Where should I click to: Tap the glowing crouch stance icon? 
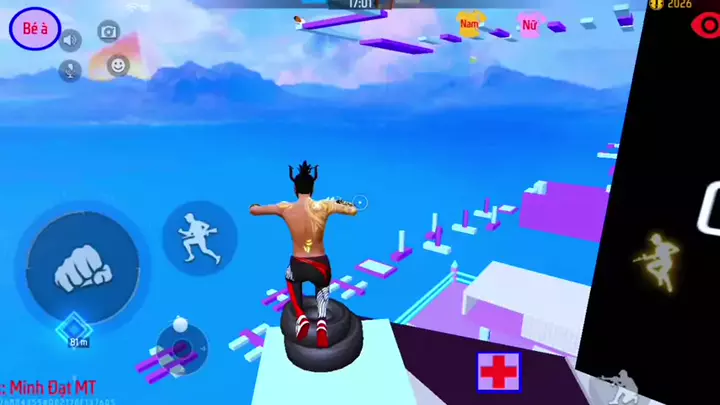tap(659, 255)
